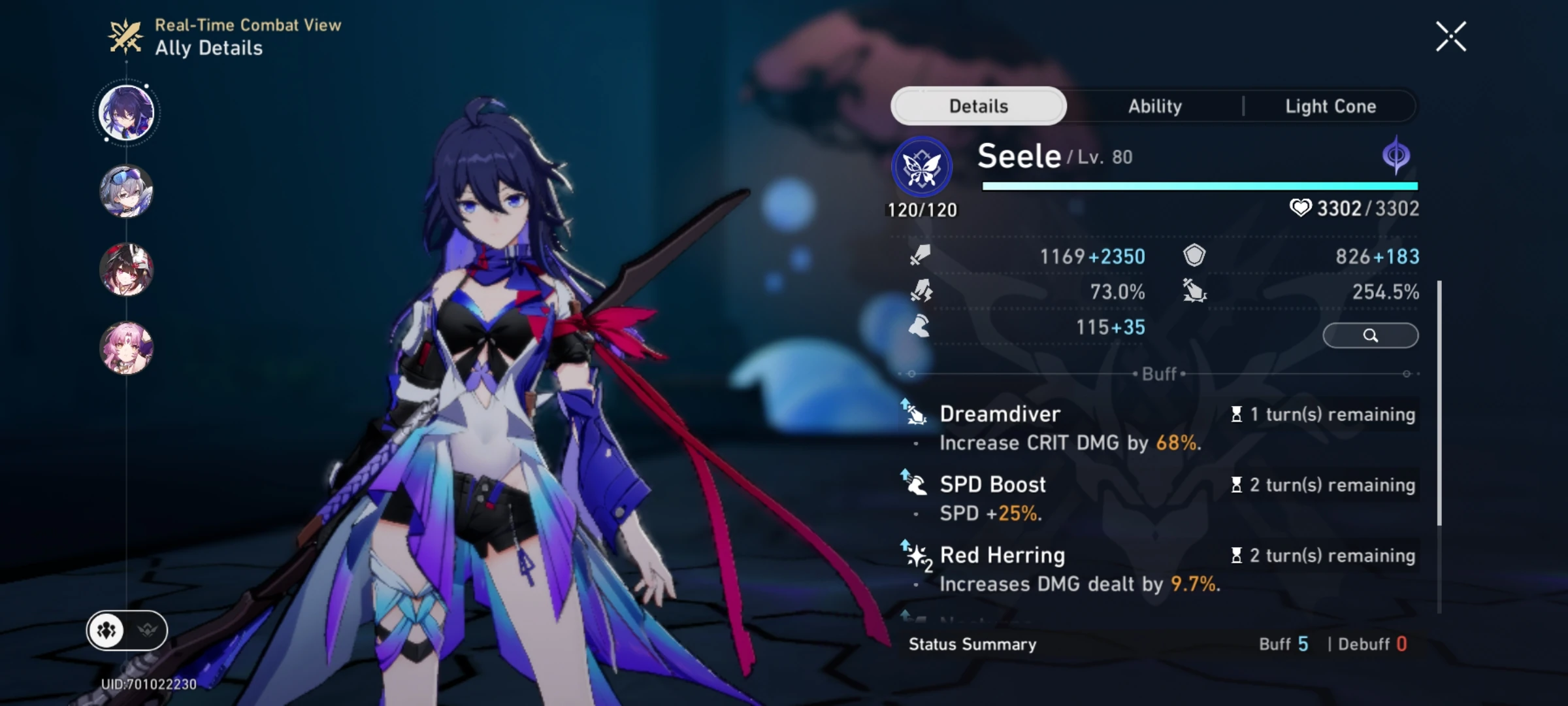Click the ATK sword stat icon
This screenshot has width=1568, height=706.
coord(921,256)
